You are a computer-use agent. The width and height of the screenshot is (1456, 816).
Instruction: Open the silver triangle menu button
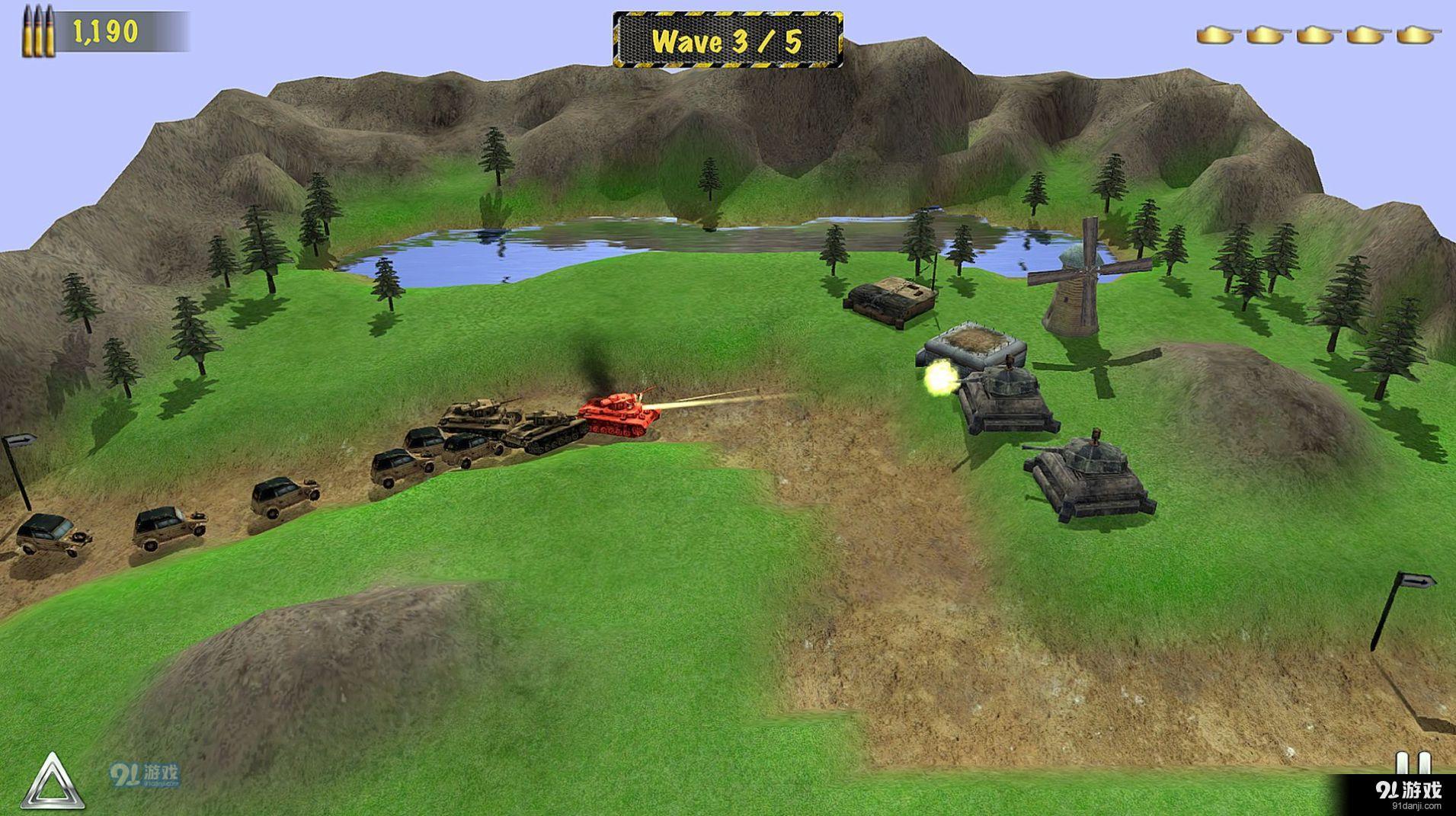pyautogui.click(x=52, y=782)
